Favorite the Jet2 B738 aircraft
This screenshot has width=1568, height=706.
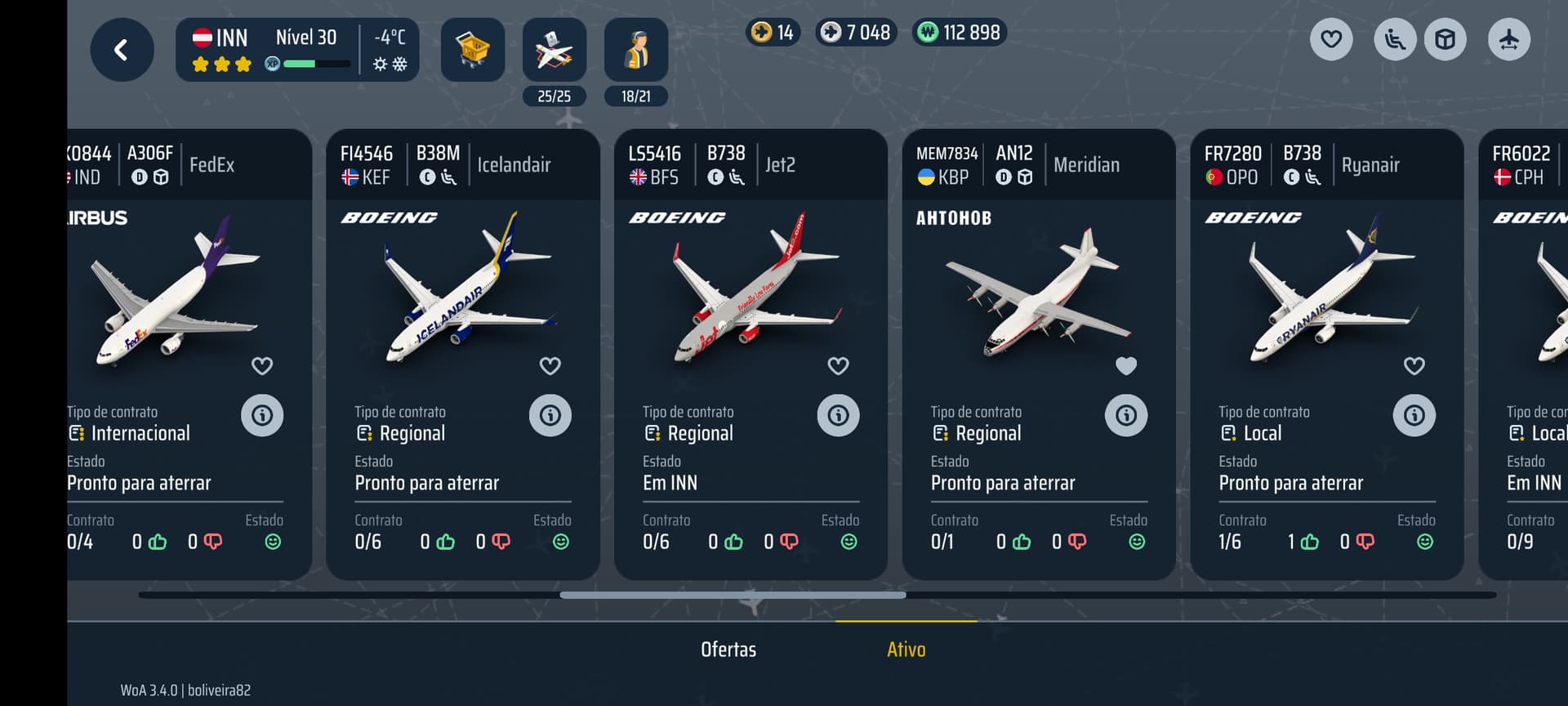click(x=838, y=366)
